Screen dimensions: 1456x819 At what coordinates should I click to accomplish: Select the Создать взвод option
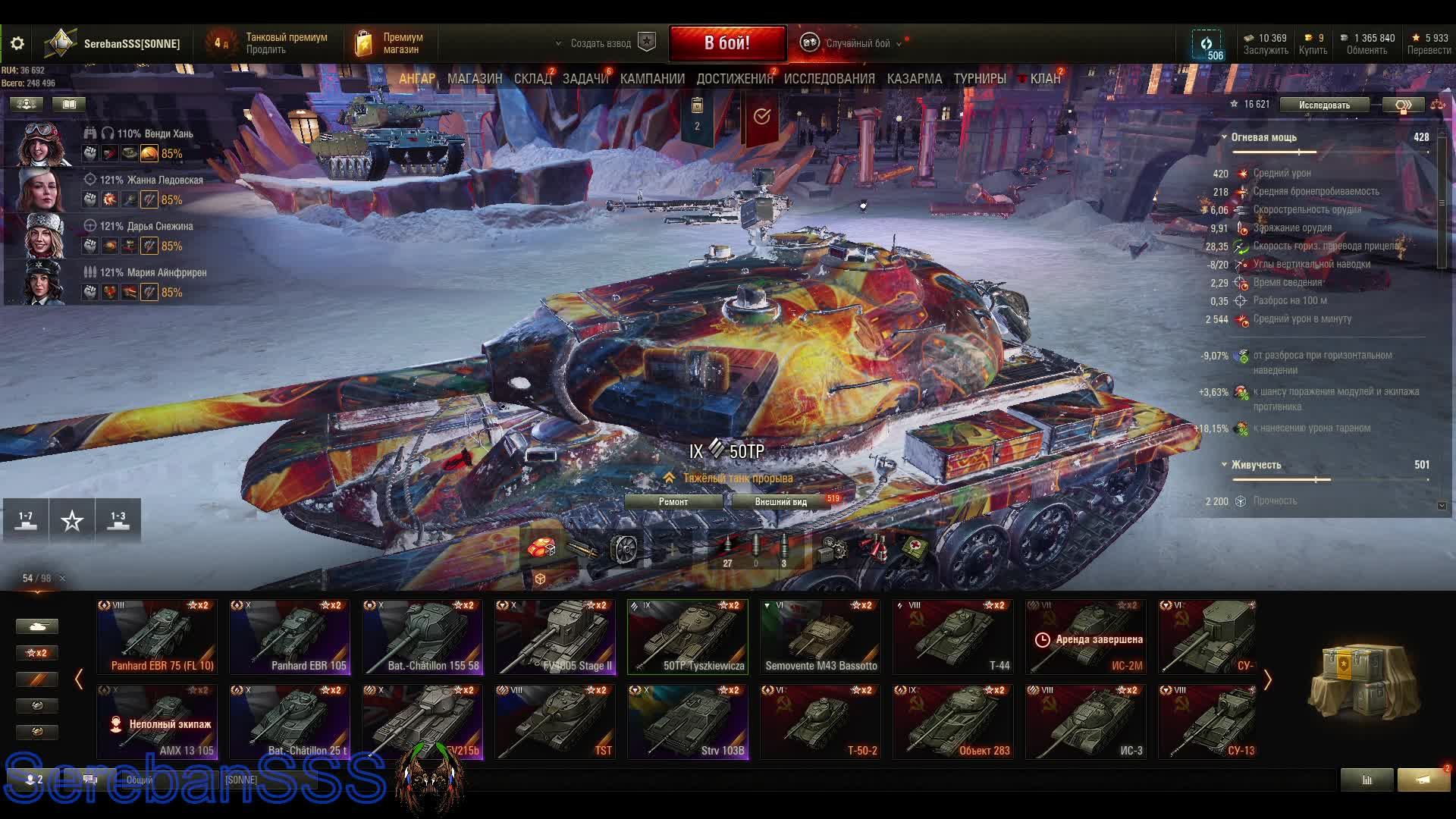click(x=601, y=43)
